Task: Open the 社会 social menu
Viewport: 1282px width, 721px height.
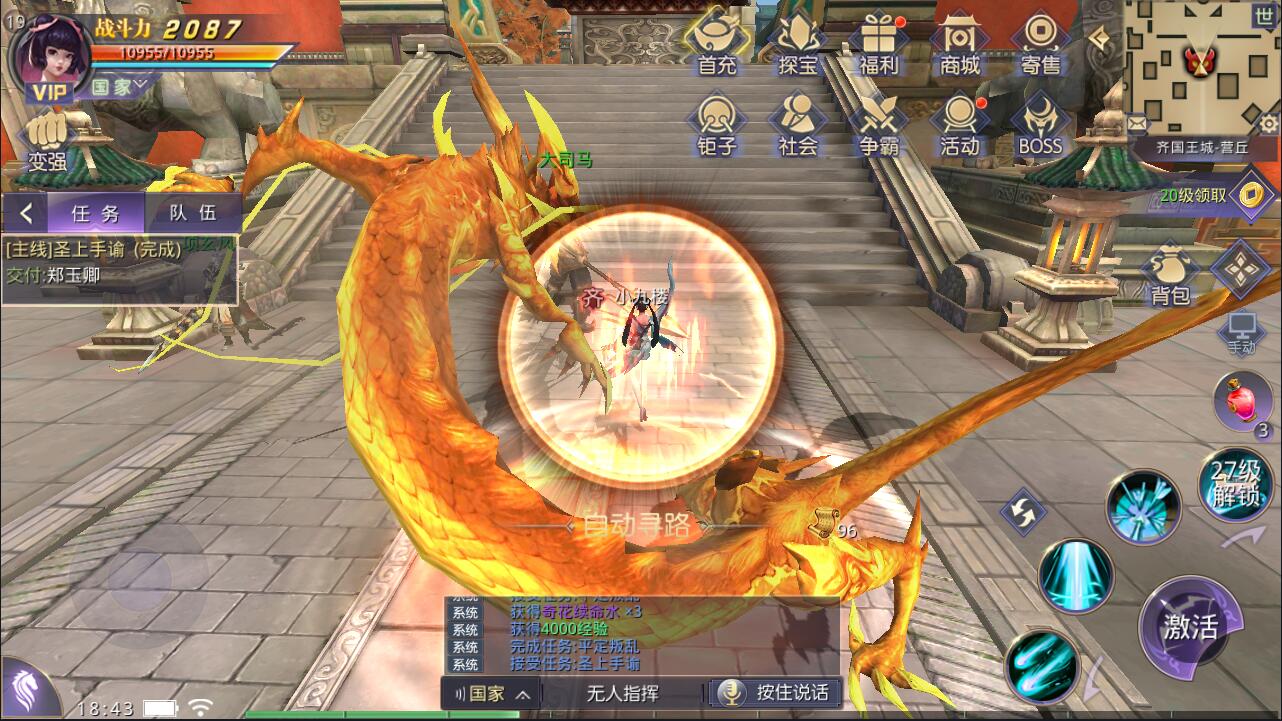Action: (797, 125)
